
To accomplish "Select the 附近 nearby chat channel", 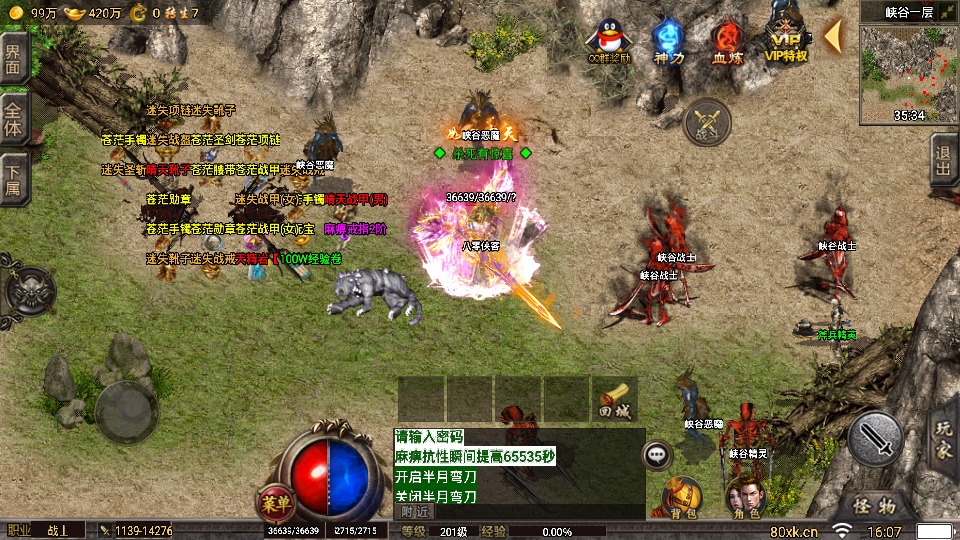I will 414,511.
